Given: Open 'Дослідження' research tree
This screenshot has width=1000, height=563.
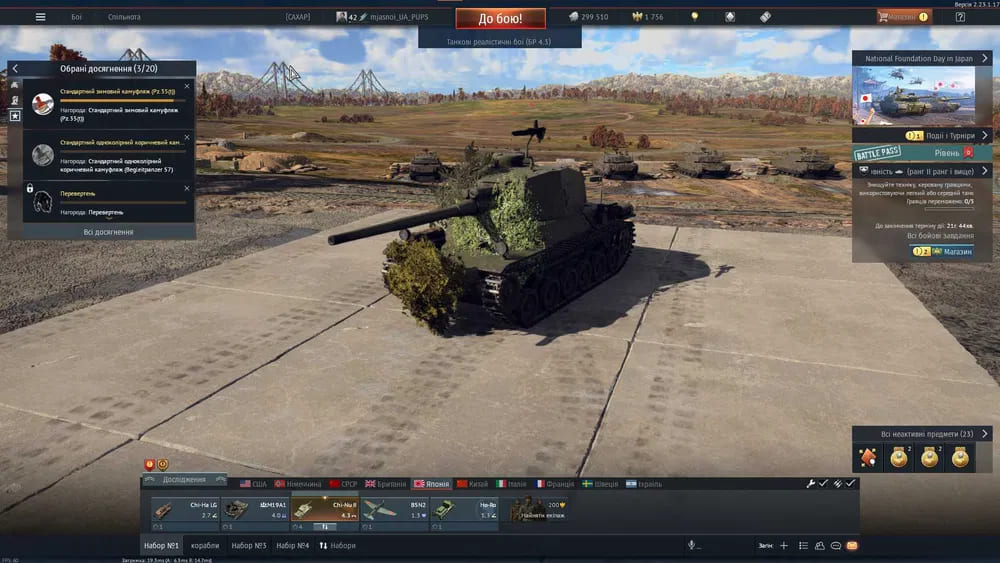Looking at the screenshot, I should point(183,480).
